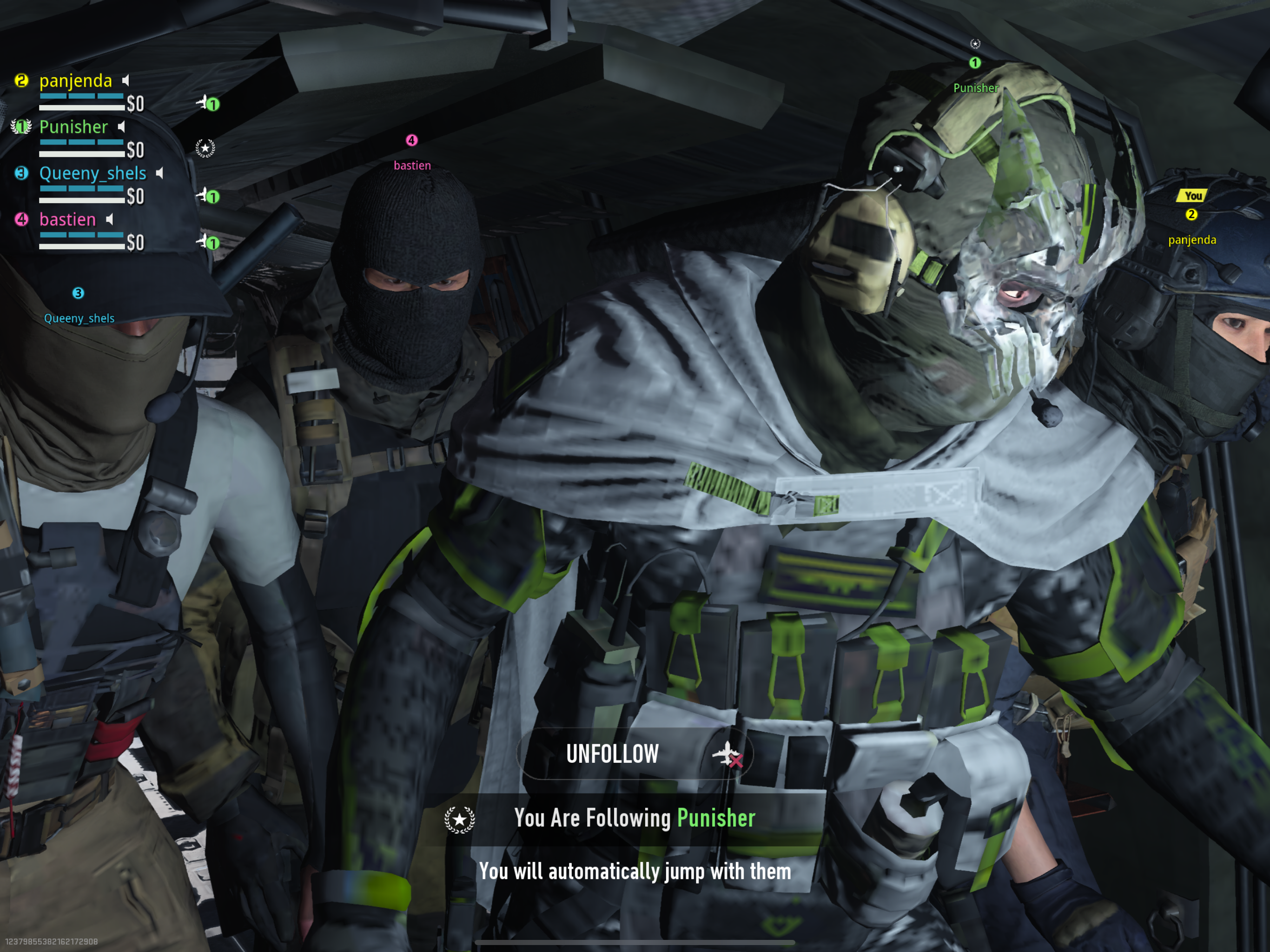Click the yellow You tag above panjenda's character
The width and height of the screenshot is (1270, 952).
coord(1192,196)
